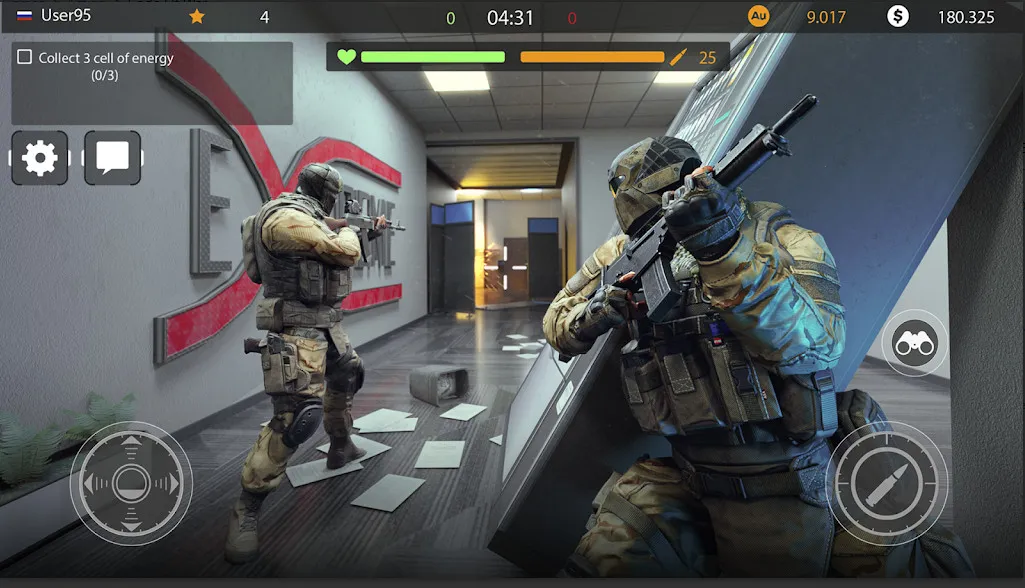Screen dimensions: 1025x588
Task: Open the chat speech bubble button
Action: tap(112, 158)
